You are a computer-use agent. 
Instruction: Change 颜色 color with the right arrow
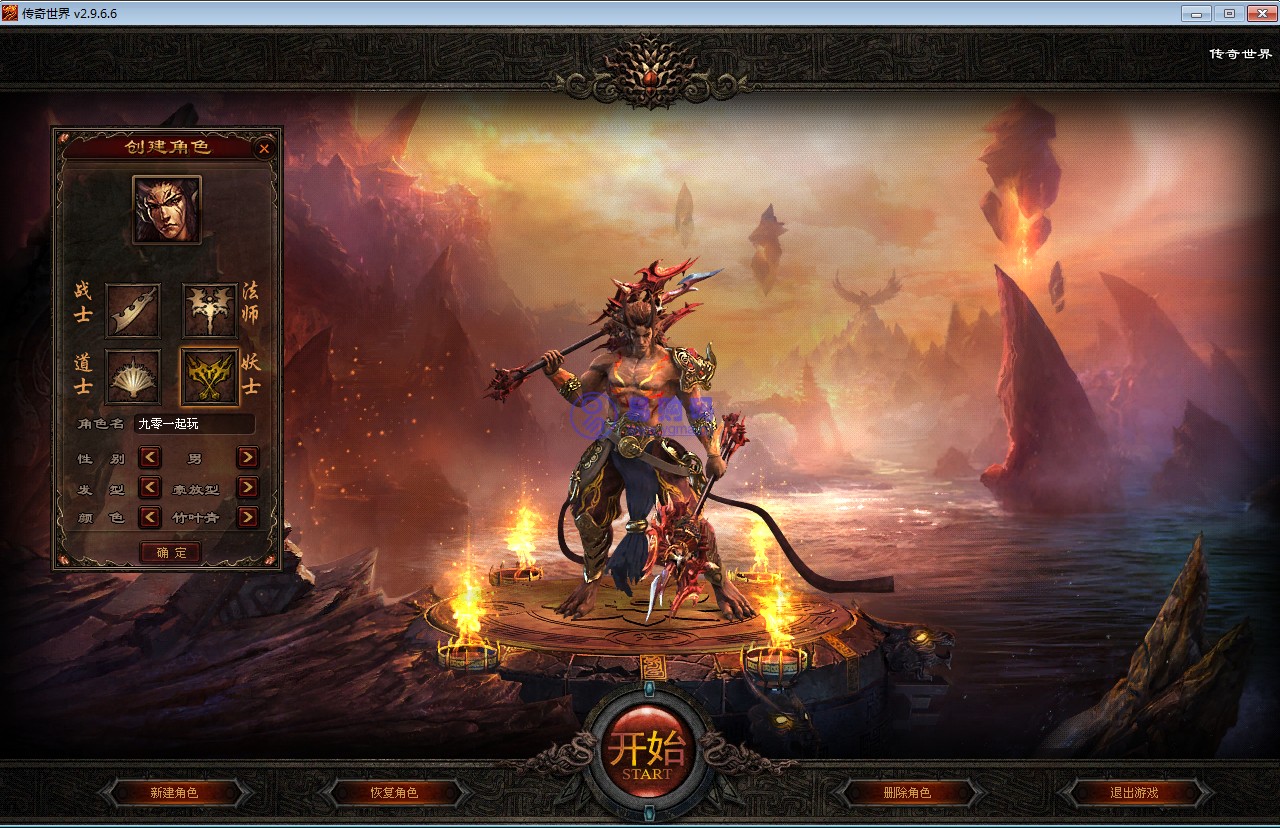tap(247, 518)
